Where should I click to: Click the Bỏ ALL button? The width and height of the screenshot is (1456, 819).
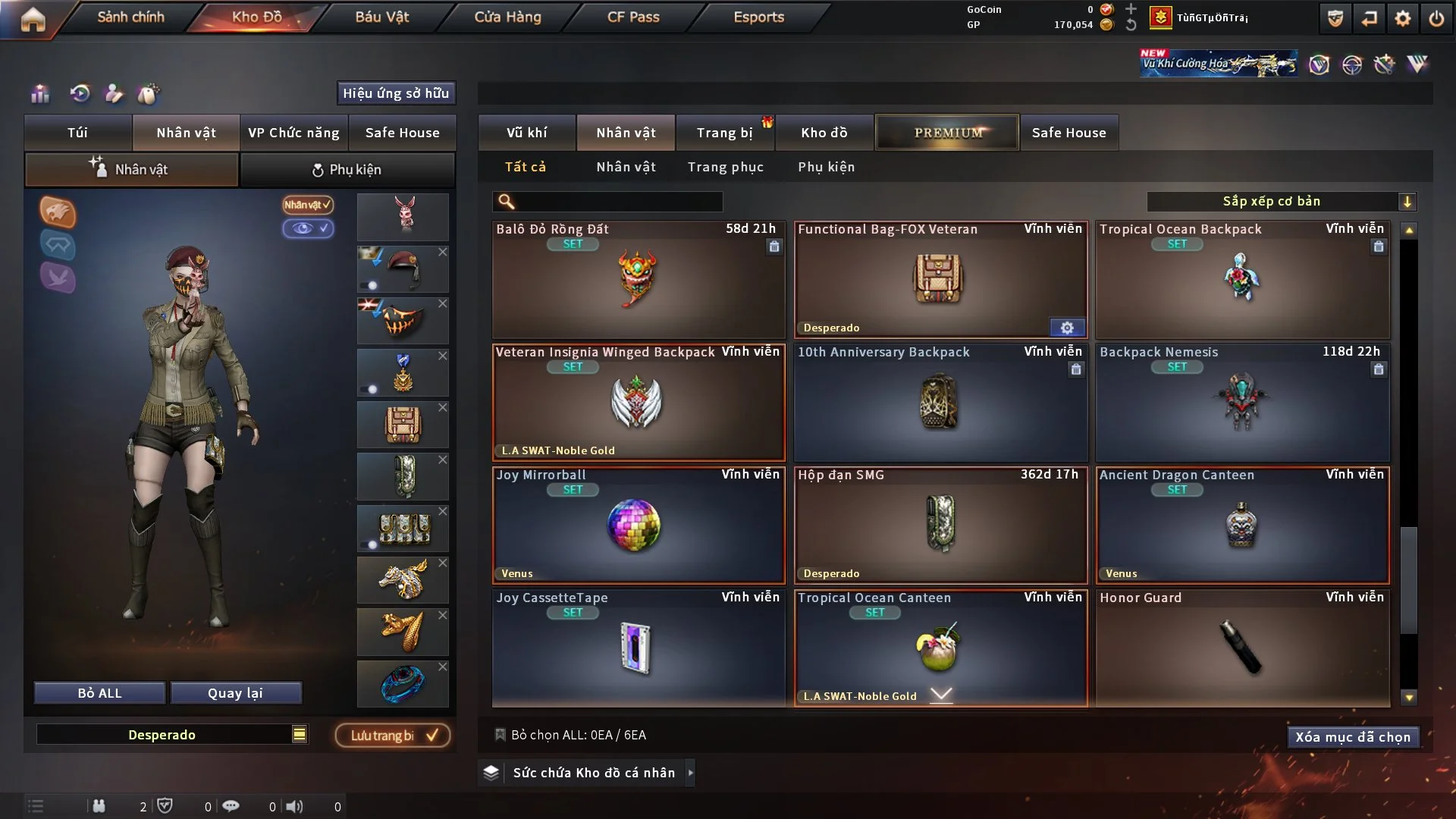[x=99, y=693]
